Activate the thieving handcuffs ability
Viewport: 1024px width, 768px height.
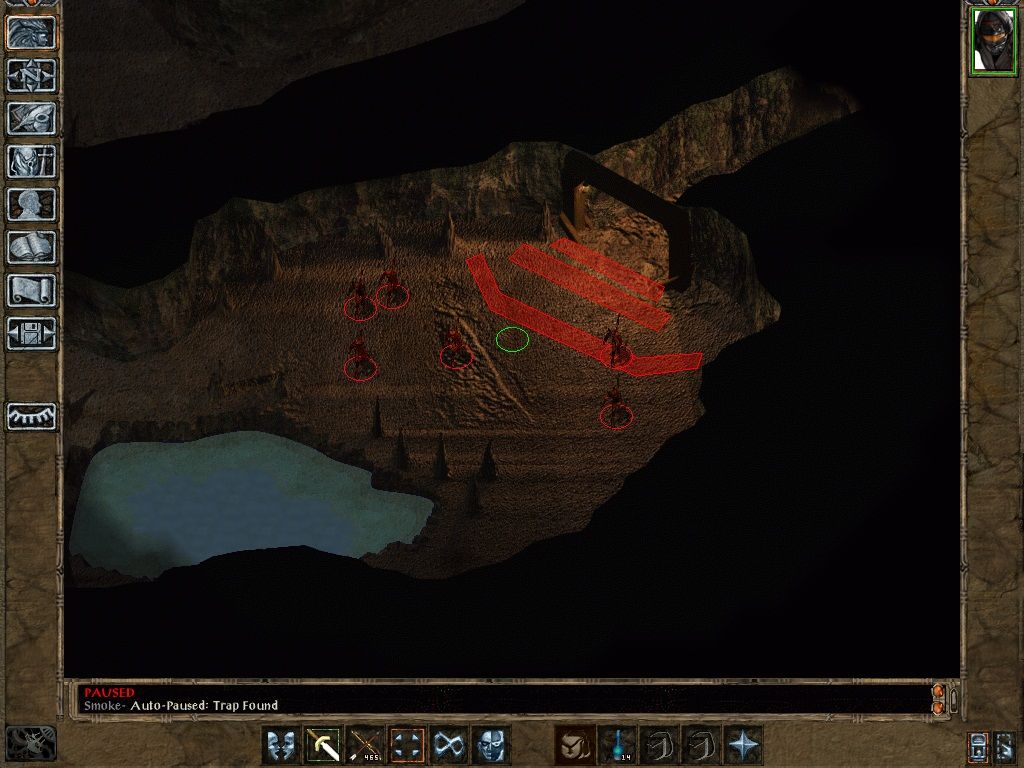449,745
